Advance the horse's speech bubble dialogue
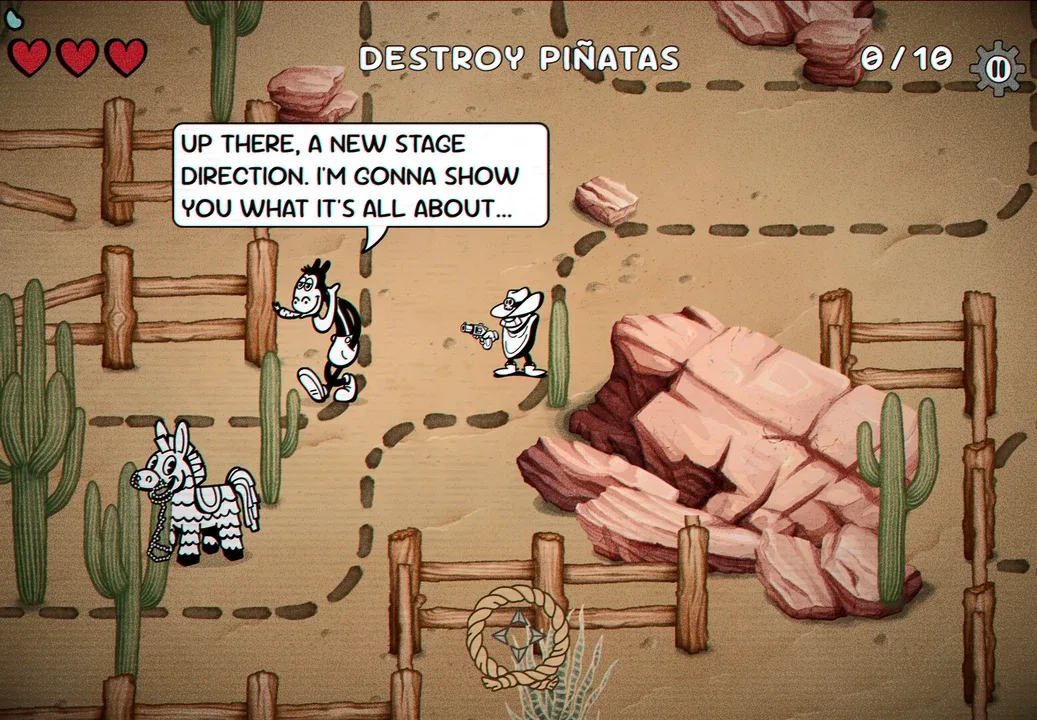 pyautogui.click(x=360, y=175)
